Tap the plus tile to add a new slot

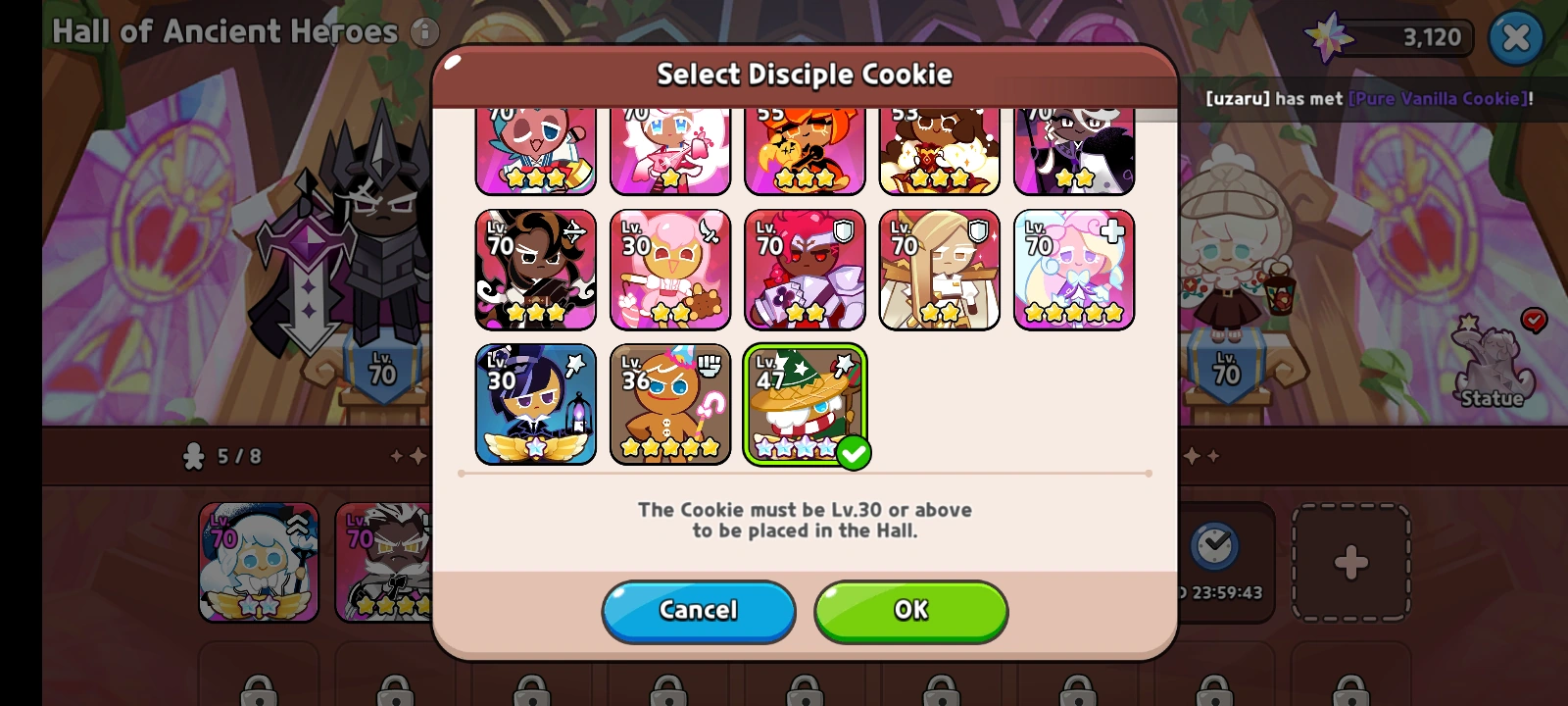(1351, 560)
